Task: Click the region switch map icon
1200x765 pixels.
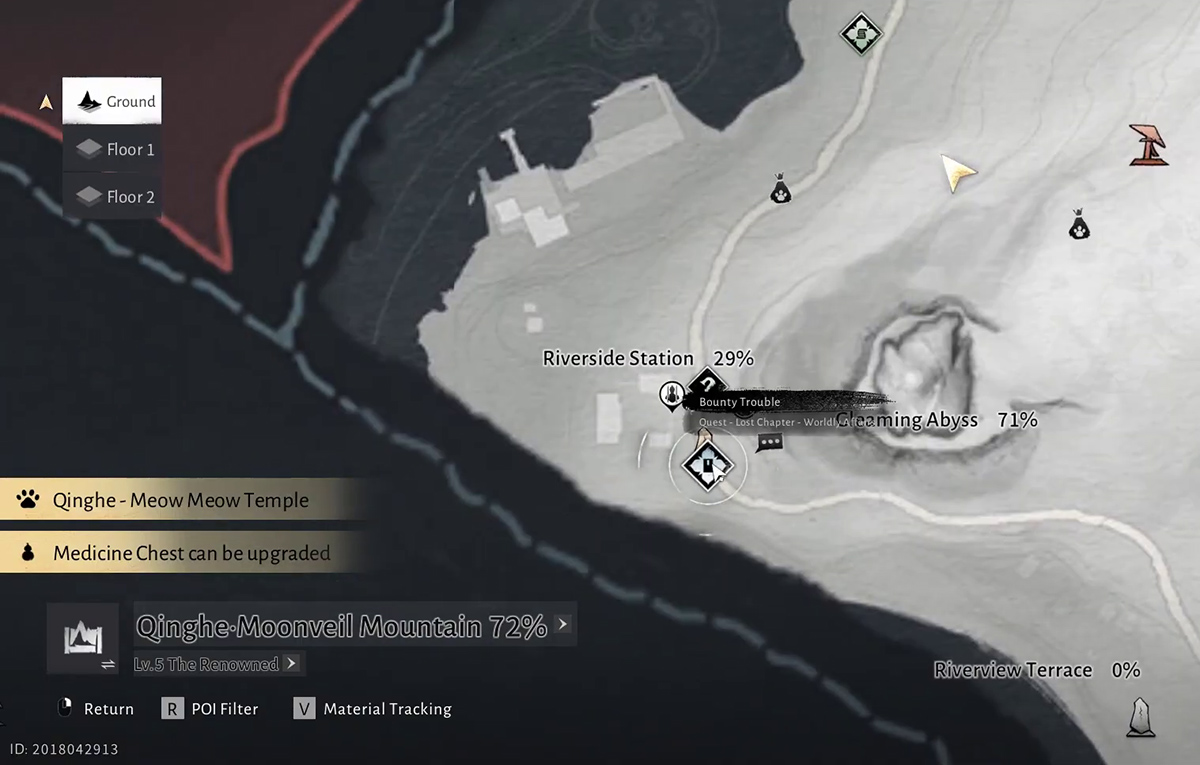Action: click(82, 637)
